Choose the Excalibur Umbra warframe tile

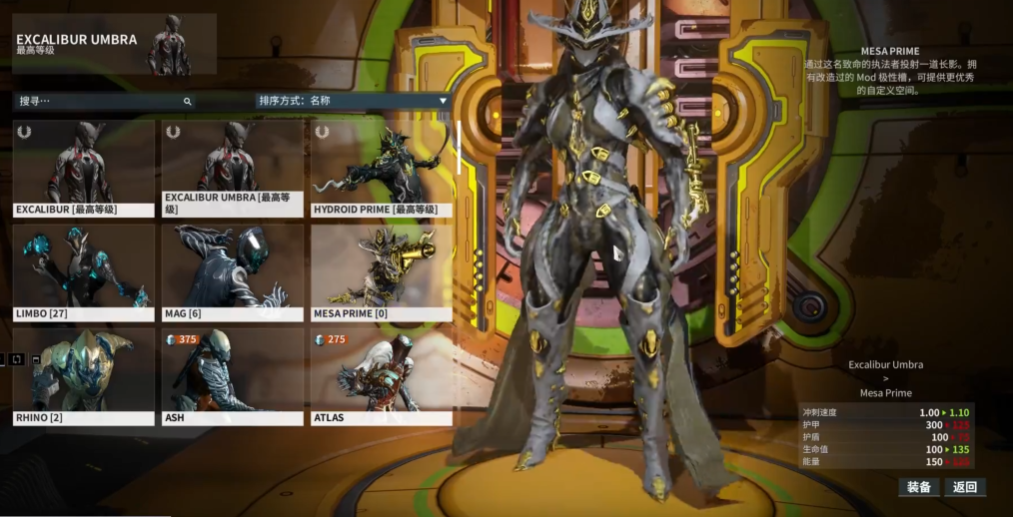(232, 168)
